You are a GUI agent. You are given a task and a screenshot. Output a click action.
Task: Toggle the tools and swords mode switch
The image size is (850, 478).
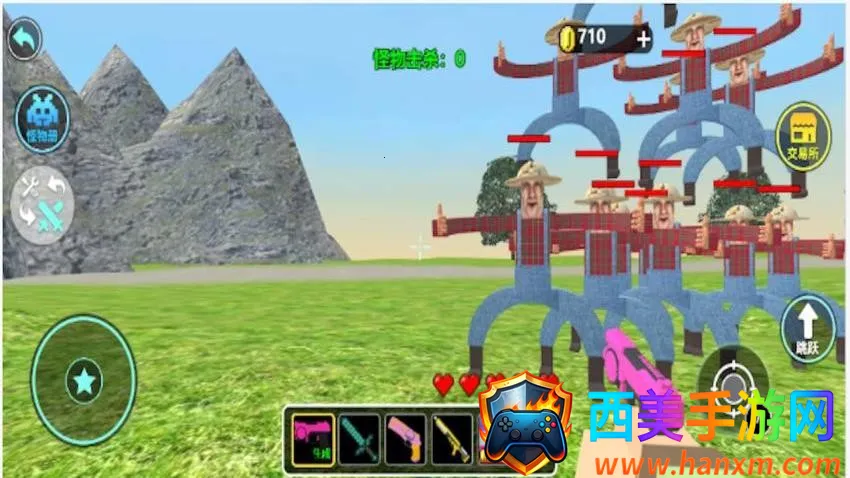pos(42,204)
